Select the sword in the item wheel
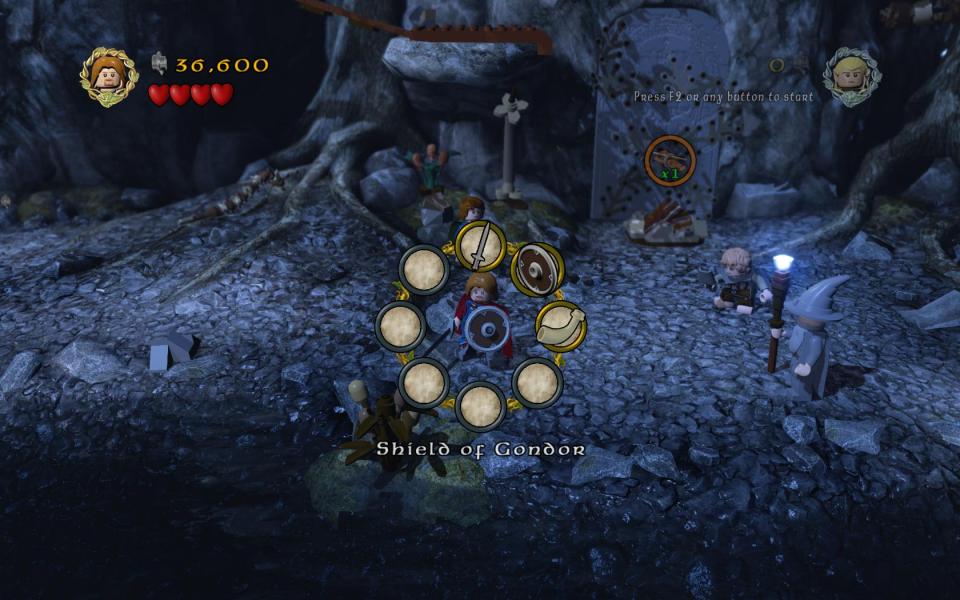This screenshot has height=600, width=960. (x=480, y=246)
